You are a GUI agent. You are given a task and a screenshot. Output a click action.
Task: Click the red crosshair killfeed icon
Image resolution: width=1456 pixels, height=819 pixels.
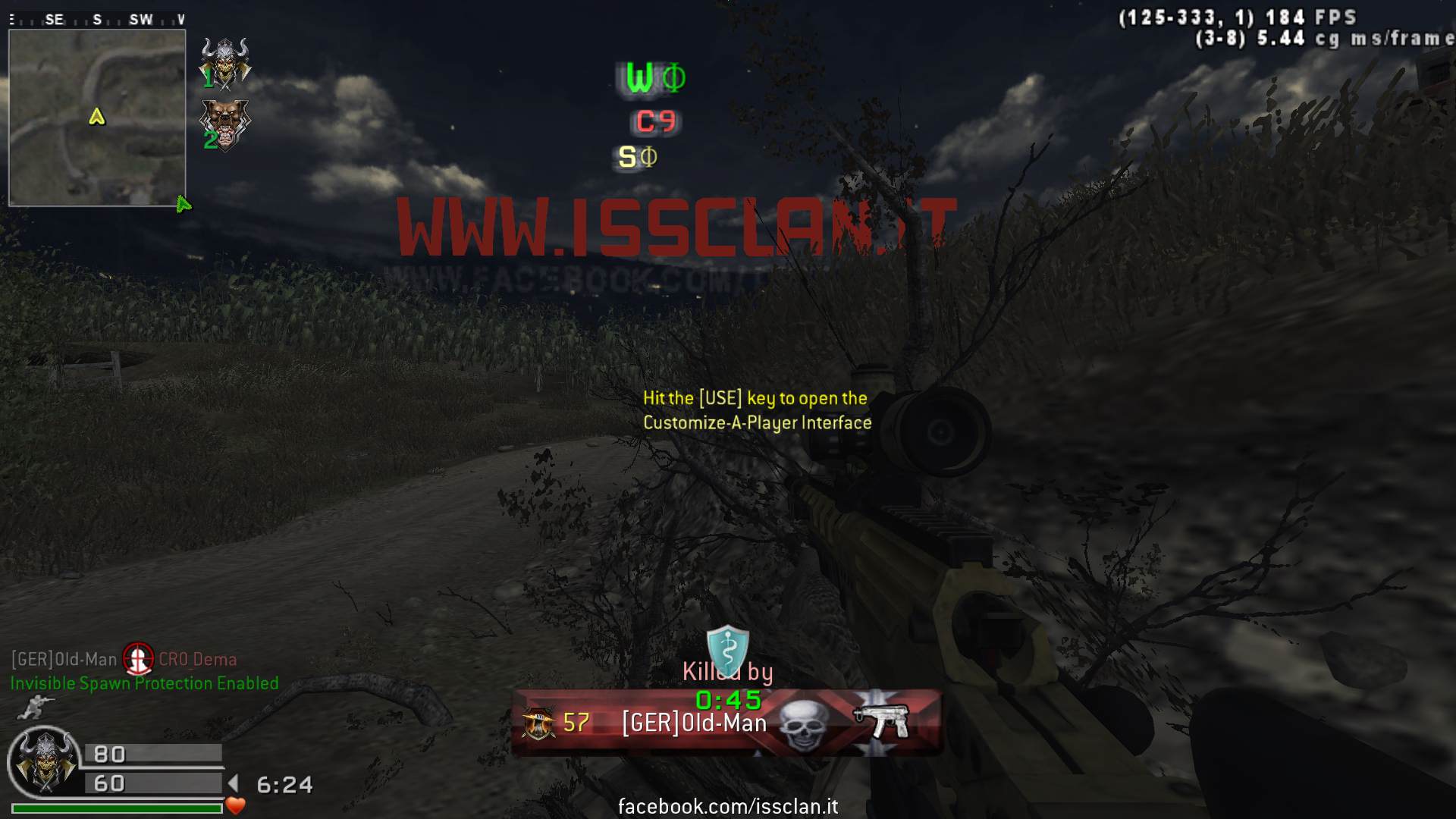click(138, 659)
